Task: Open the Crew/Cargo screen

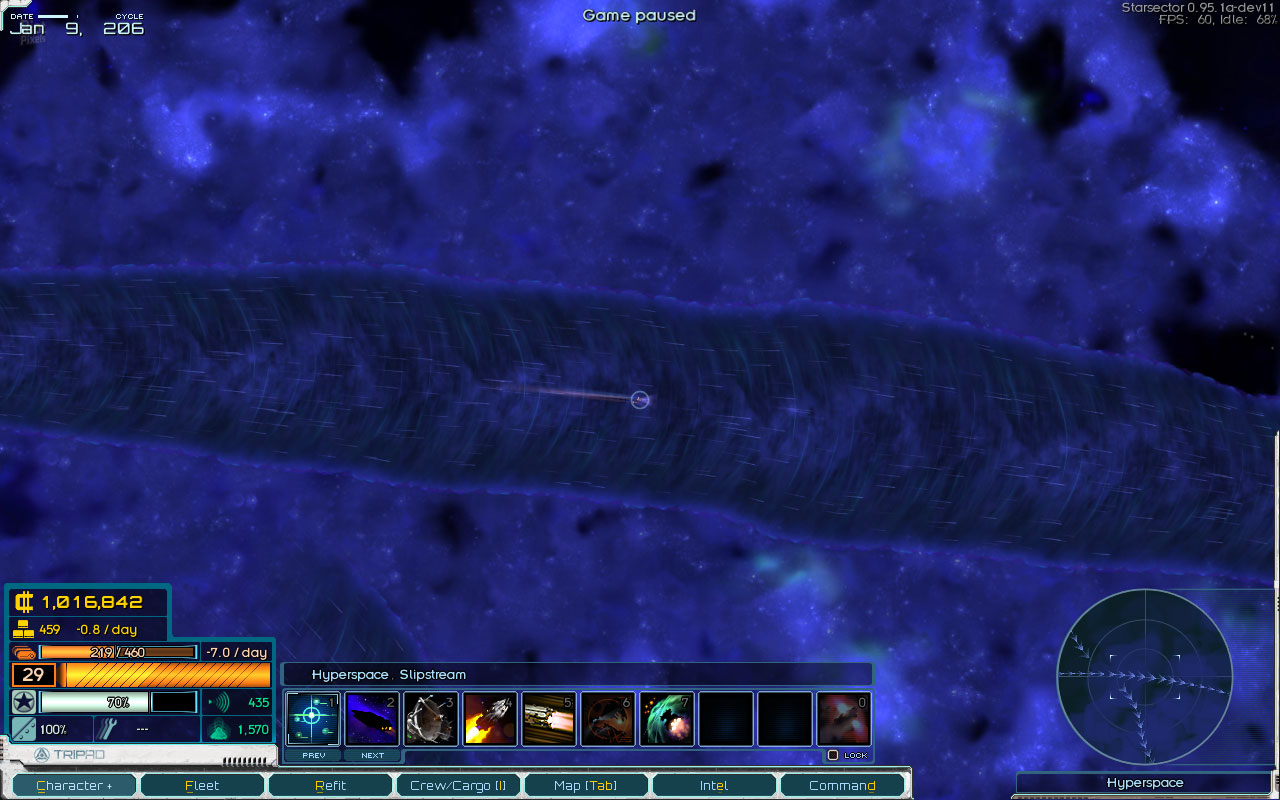Action: (458, 786)
